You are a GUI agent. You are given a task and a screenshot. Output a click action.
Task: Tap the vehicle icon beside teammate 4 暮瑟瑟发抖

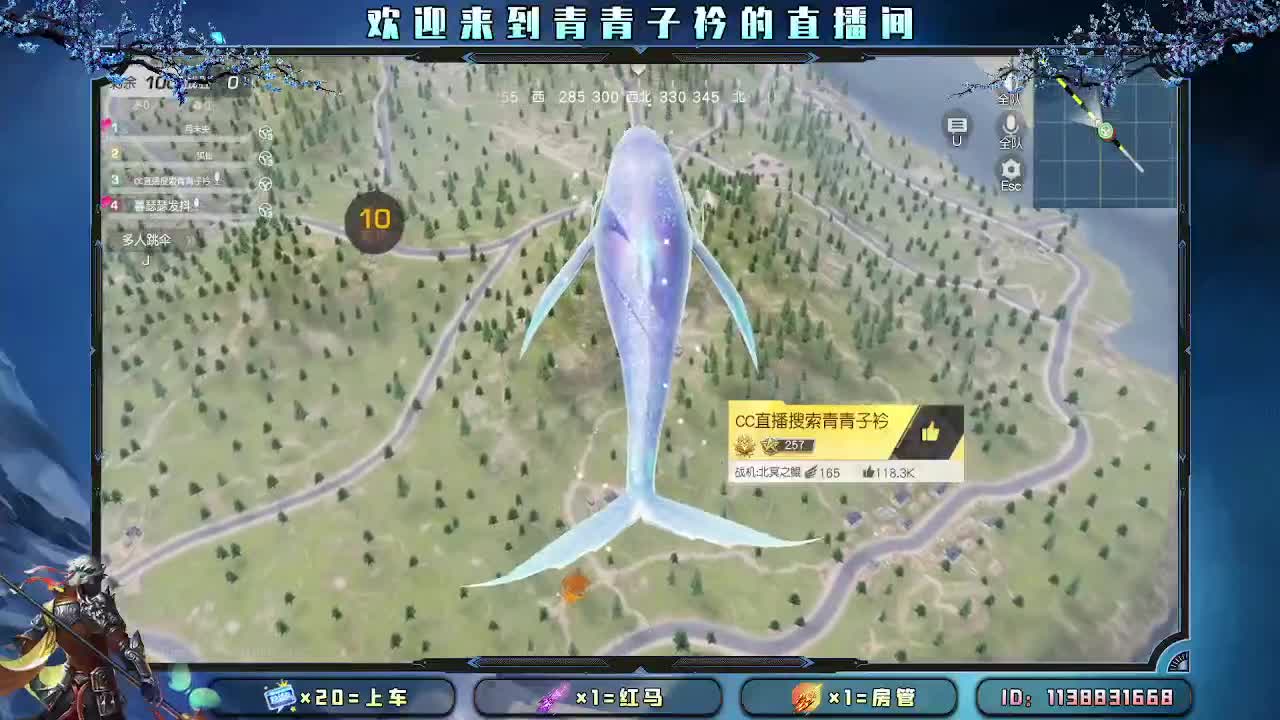pyautogui.click(x=265, y=210)
